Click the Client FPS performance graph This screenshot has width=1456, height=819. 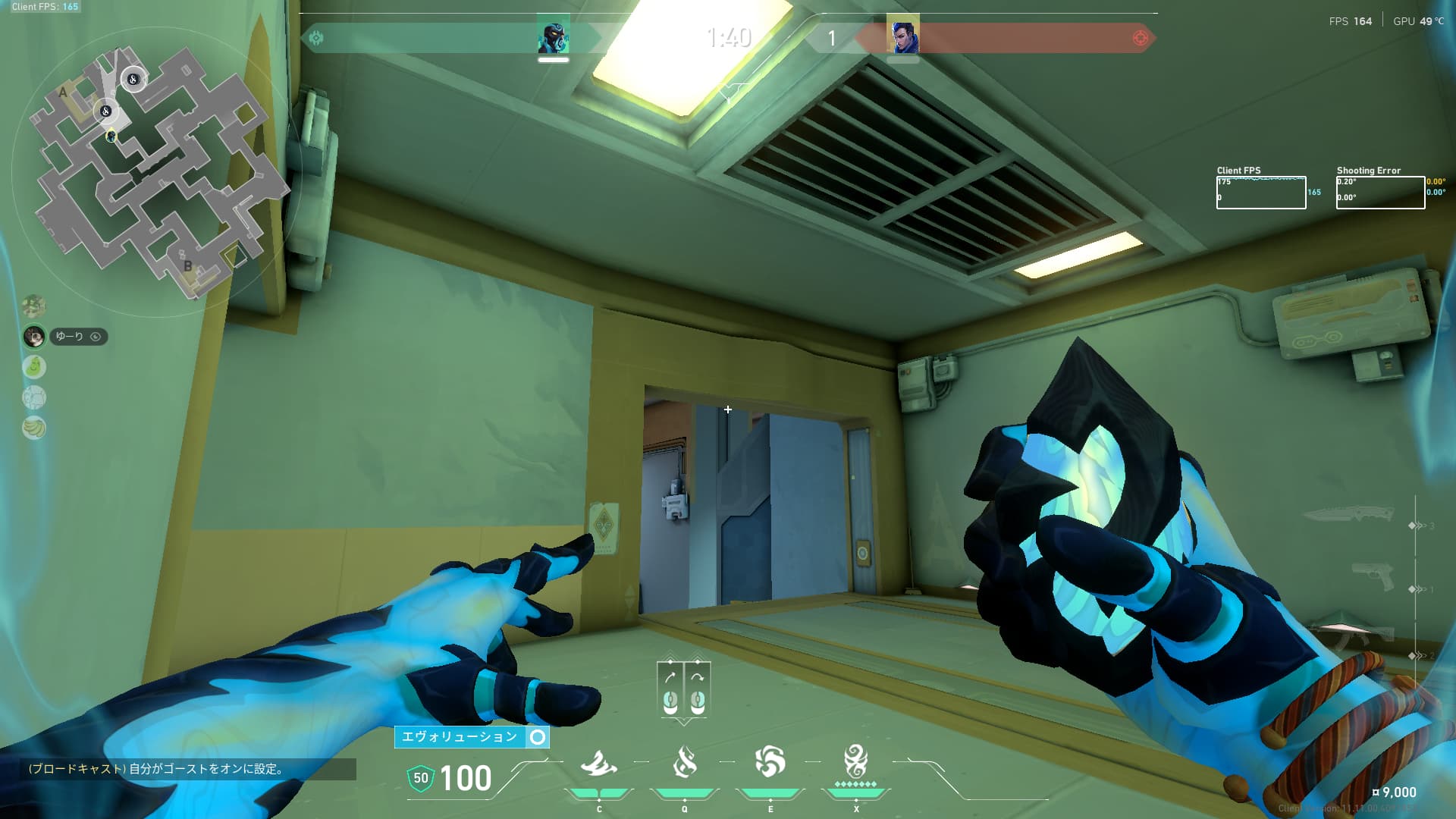point(1260,193)
